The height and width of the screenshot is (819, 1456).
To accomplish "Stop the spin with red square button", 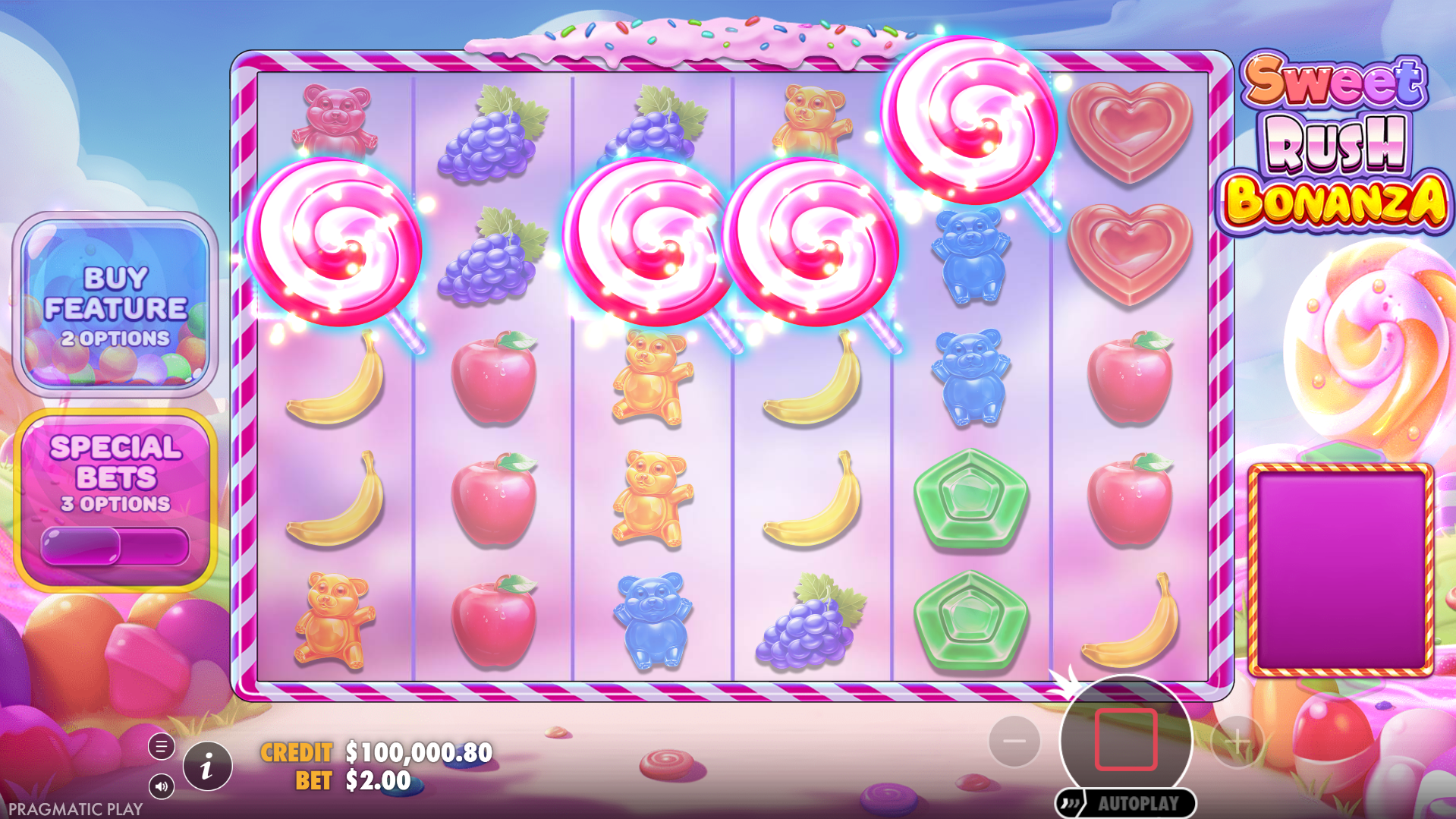I will pos(1125,739).
